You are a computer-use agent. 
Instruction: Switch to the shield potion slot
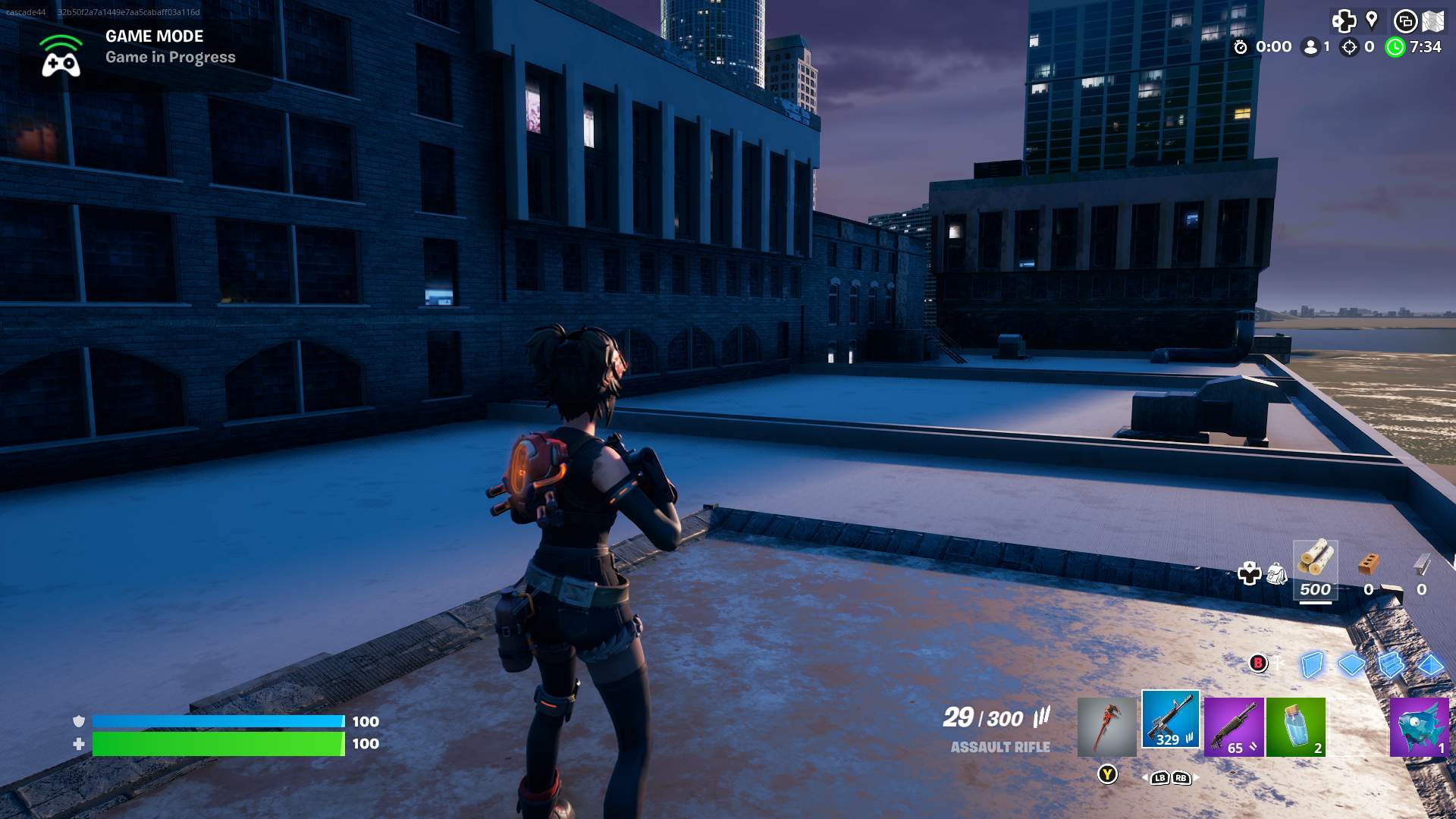(x=1295, y=725)
